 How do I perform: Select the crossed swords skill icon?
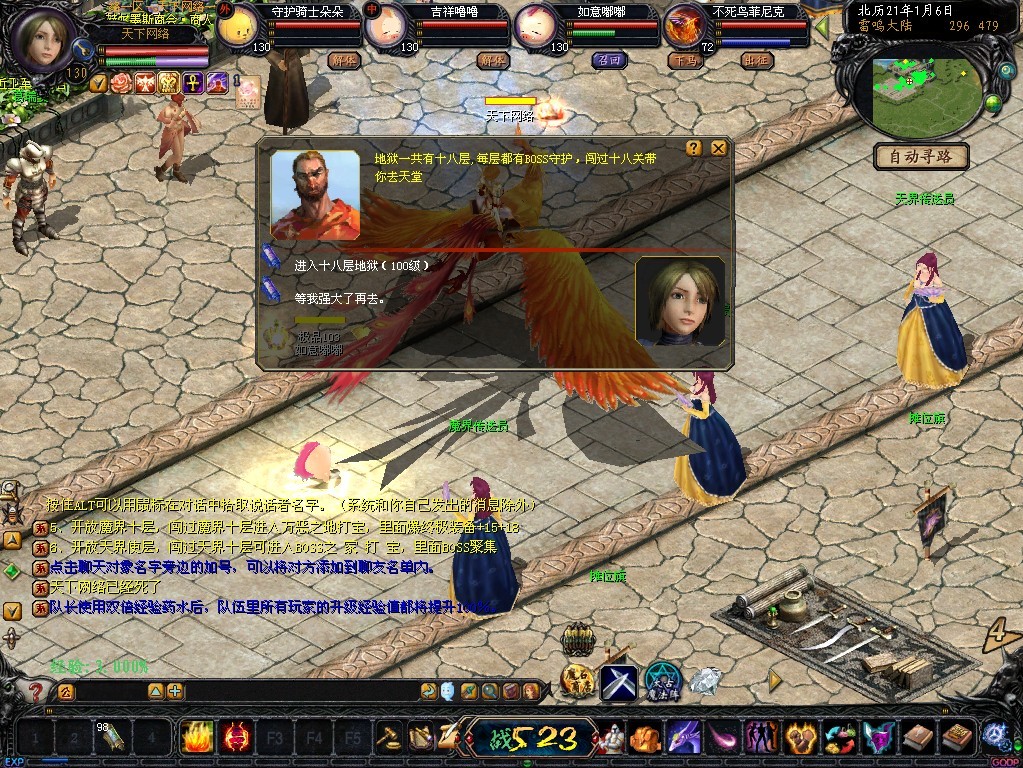(x=618, y=682)
